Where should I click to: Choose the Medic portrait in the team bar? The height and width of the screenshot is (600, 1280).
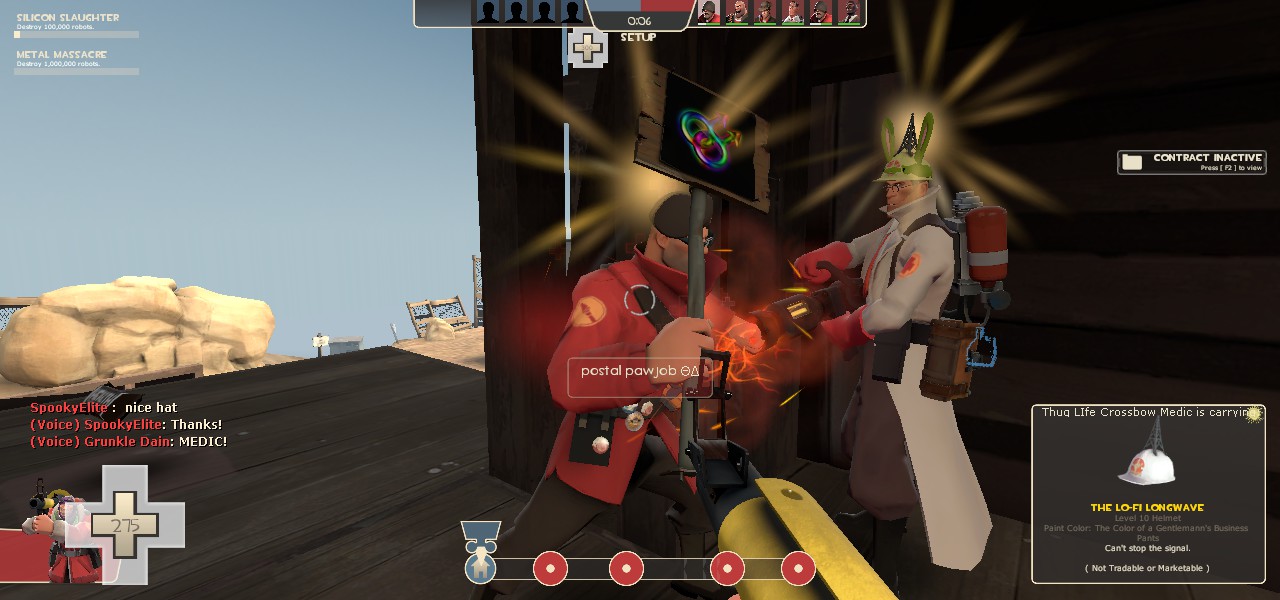click(791, 12)
